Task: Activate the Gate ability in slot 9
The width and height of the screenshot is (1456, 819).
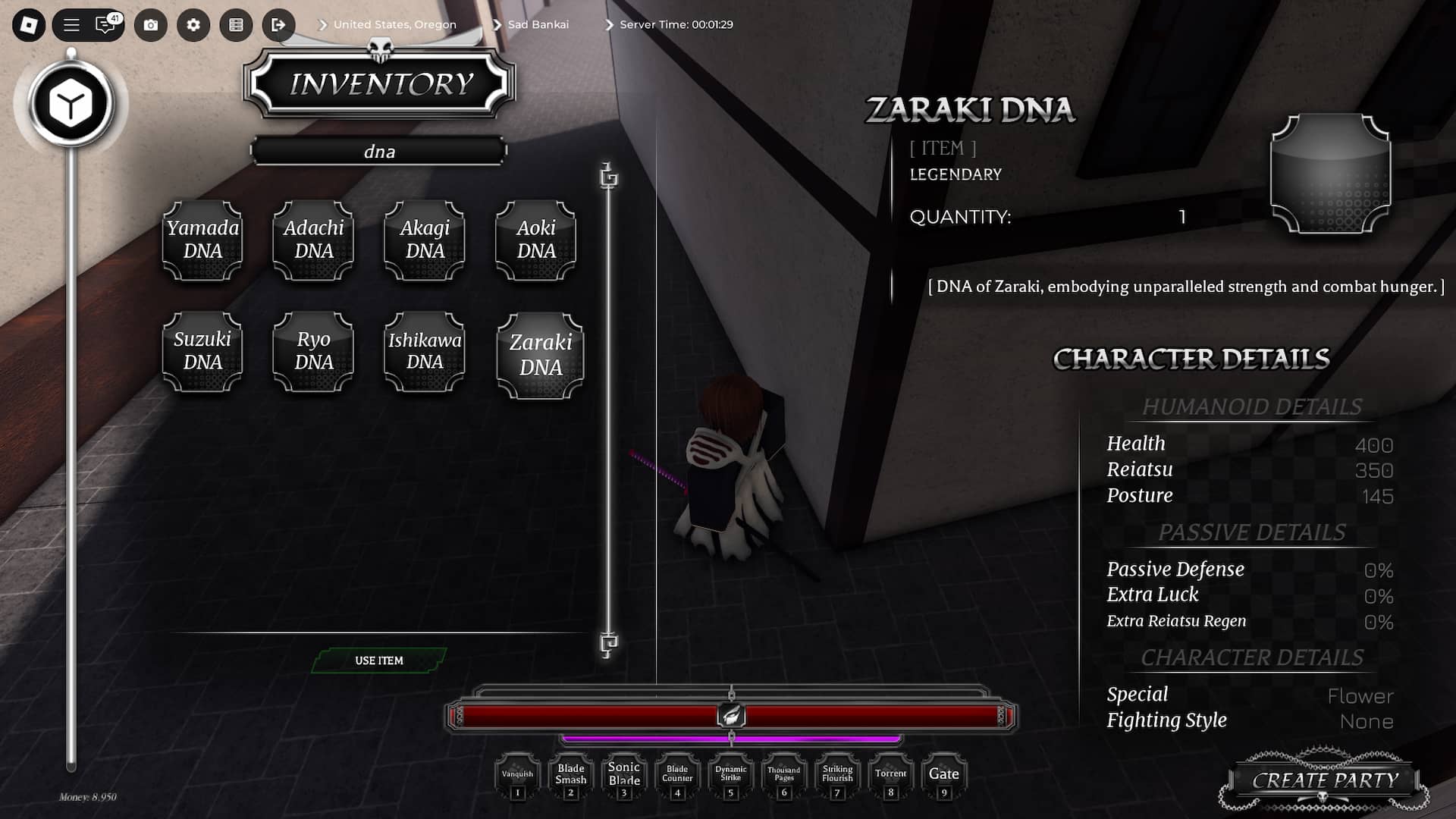Action: coord(943,775)
